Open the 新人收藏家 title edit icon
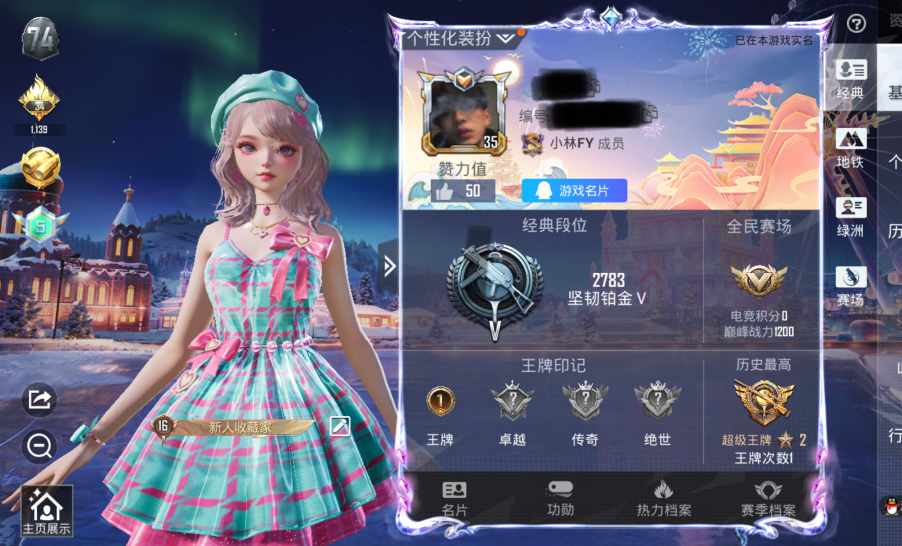902x546 pixels. tap(339, 426)
